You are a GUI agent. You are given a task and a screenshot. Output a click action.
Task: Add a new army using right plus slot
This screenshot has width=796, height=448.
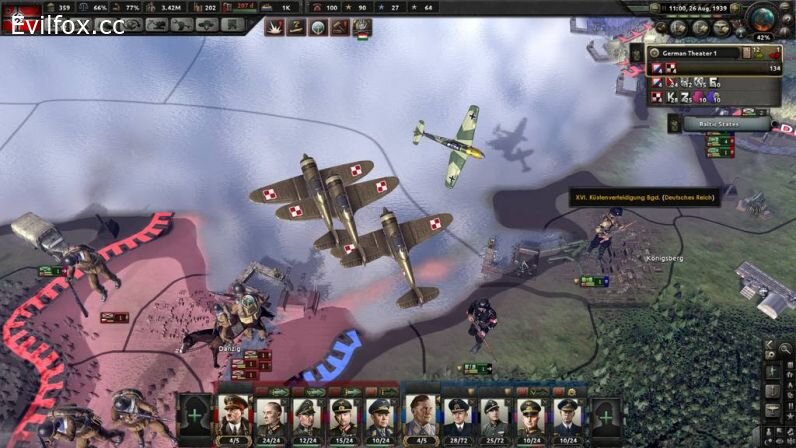pyautogui.click(x=603, y=414)
